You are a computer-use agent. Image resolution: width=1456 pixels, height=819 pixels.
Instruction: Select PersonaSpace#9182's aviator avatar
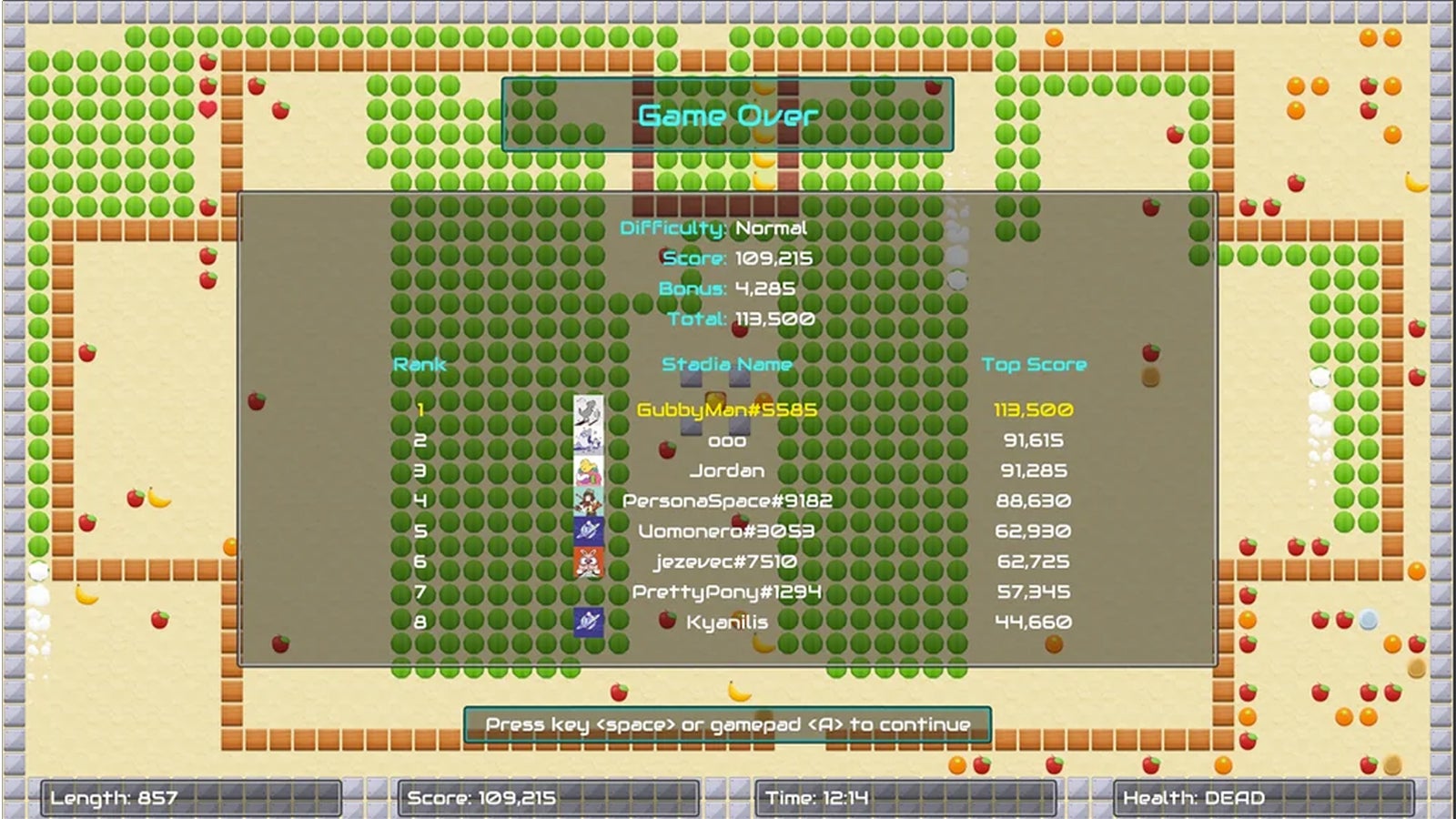click(x=587, y=500)
